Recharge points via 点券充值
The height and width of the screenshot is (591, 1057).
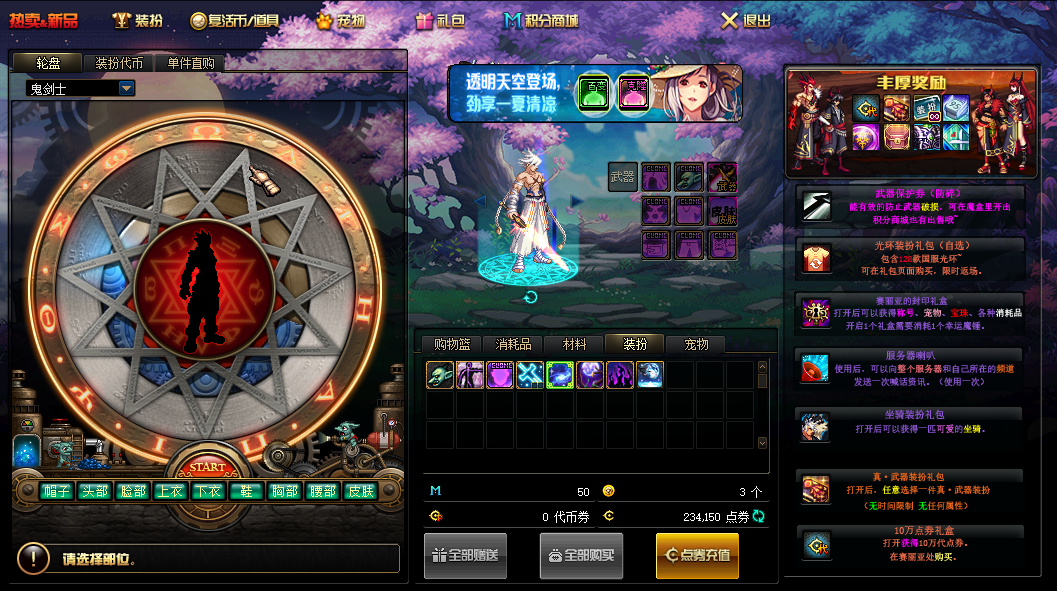697,555
